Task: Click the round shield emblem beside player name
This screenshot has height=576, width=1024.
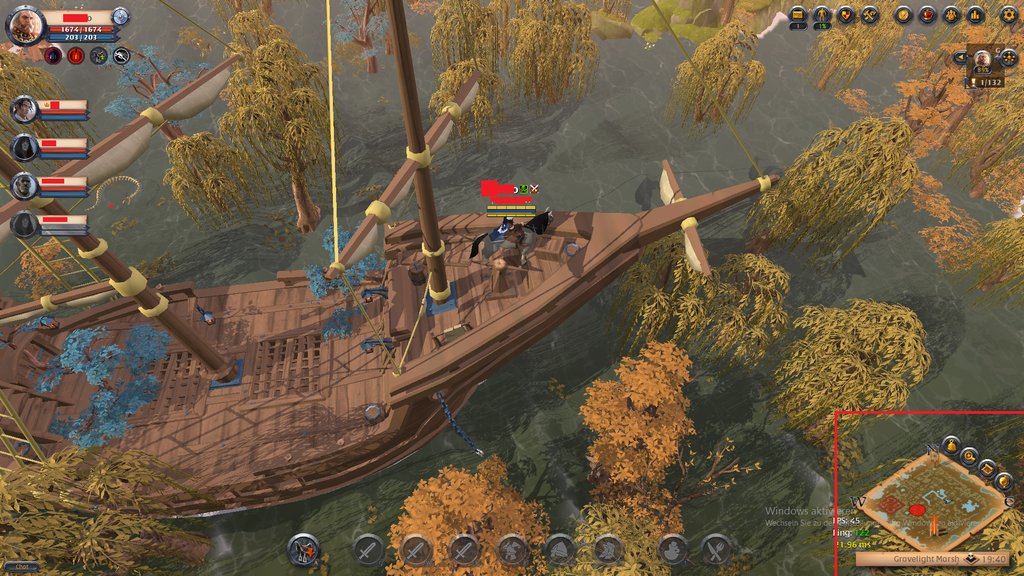Action: pos(120,16)
